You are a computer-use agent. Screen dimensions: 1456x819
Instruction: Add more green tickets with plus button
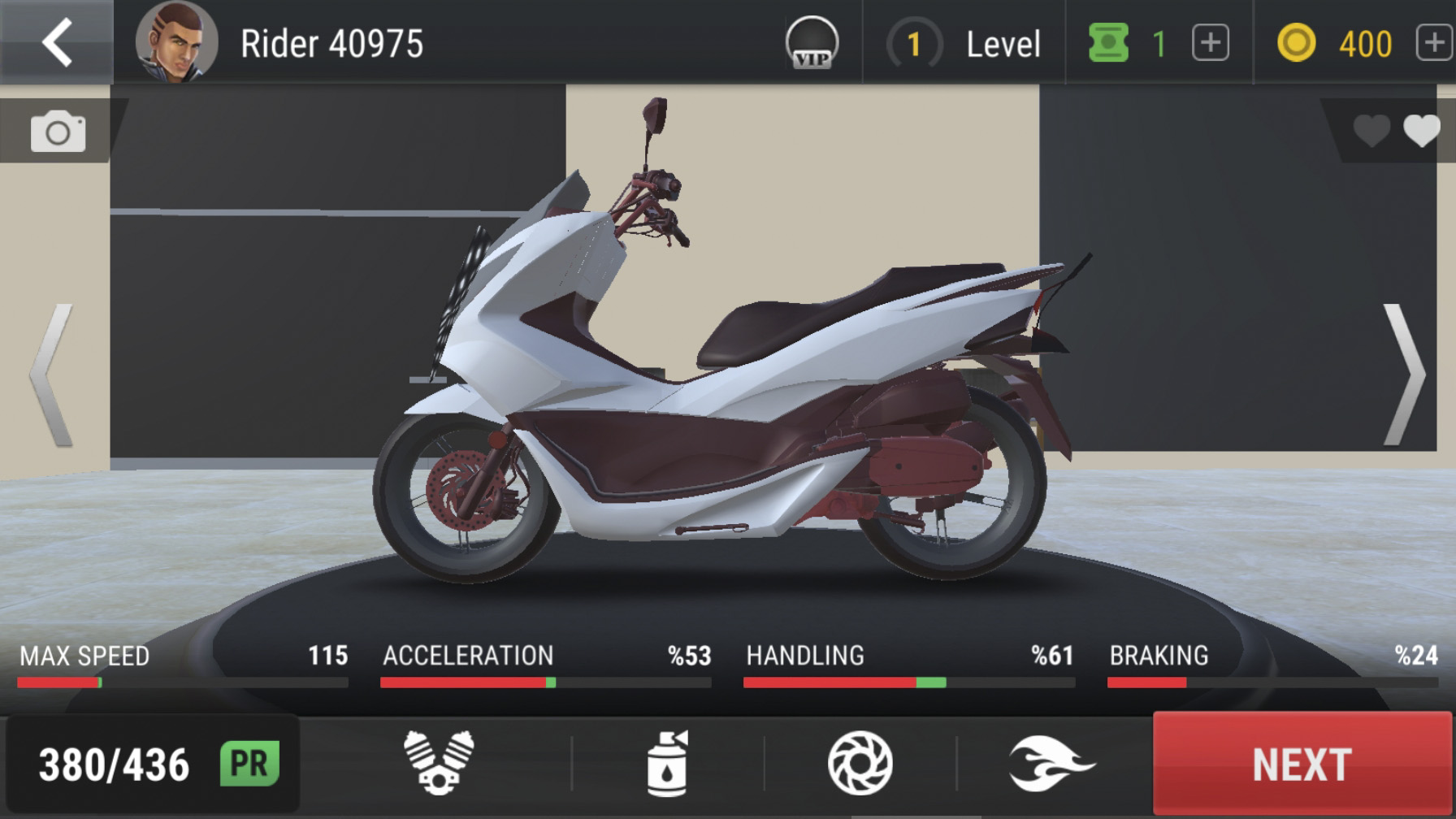click(1210, 43)
